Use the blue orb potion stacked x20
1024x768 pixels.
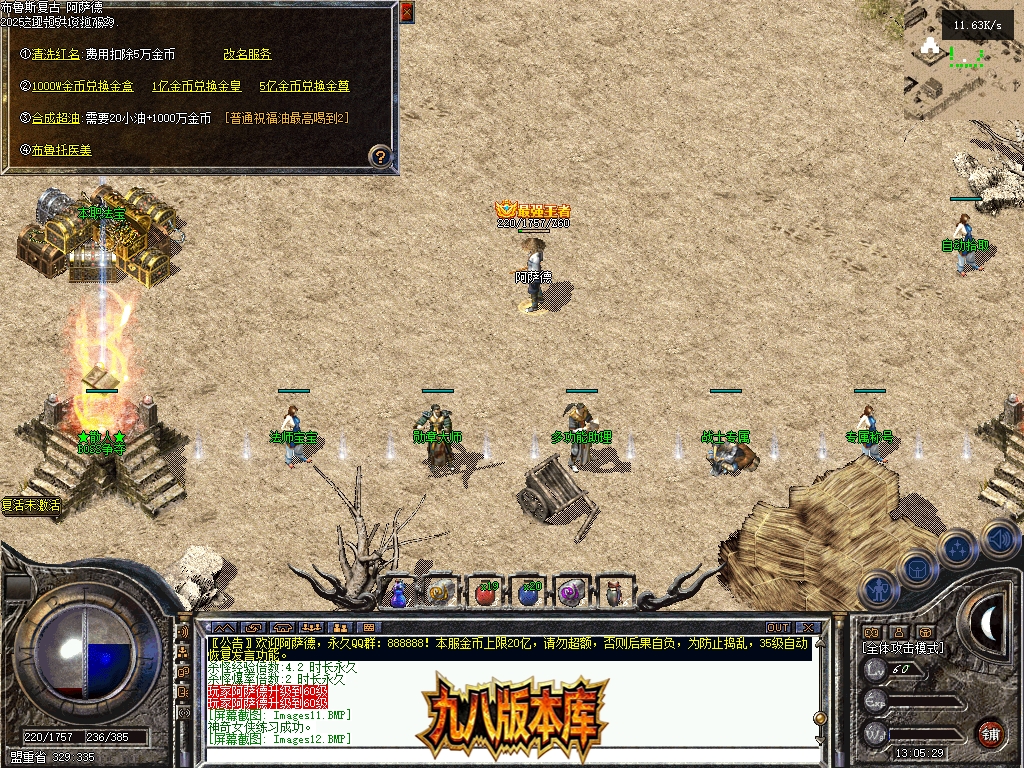click(529, 592)
